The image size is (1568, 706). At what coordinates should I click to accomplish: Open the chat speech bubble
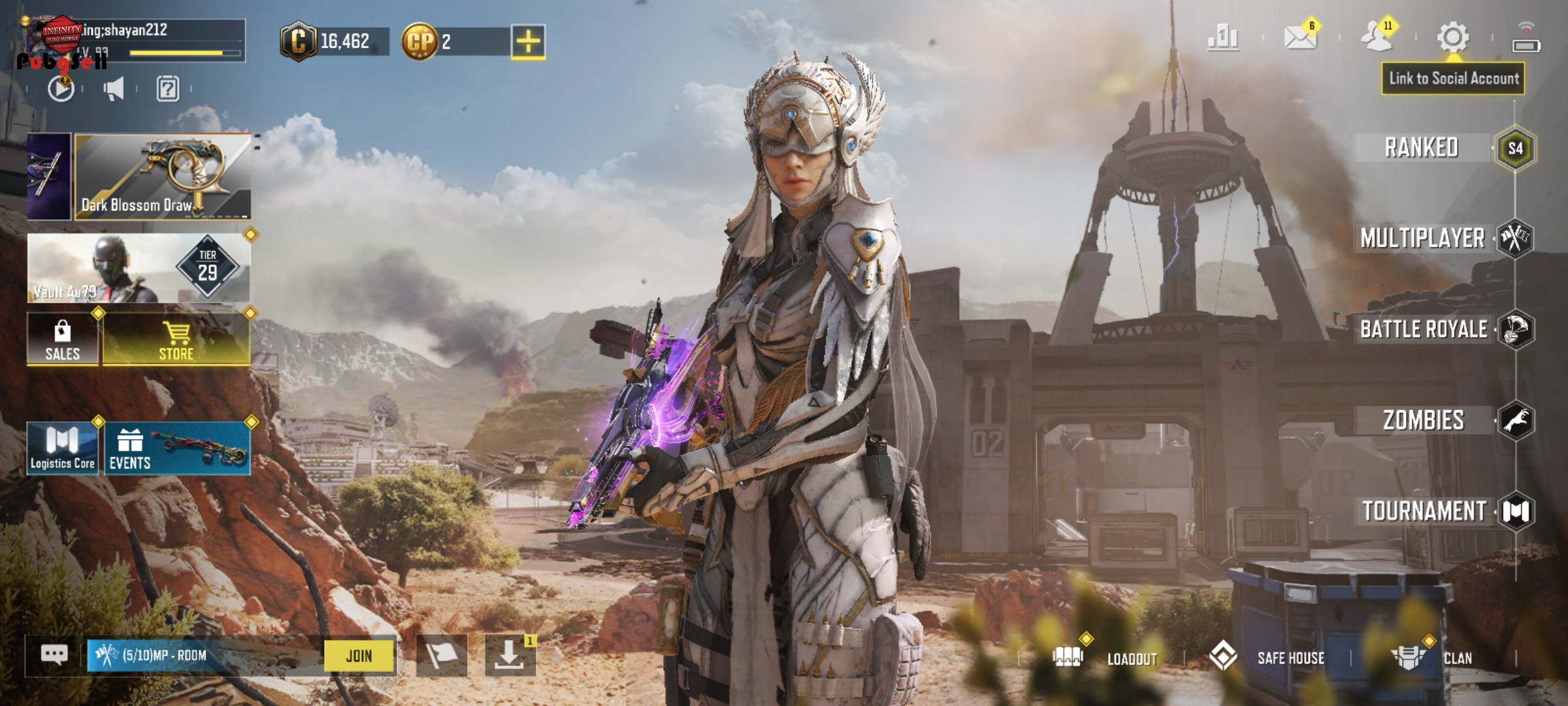click(x=54, y=655)
